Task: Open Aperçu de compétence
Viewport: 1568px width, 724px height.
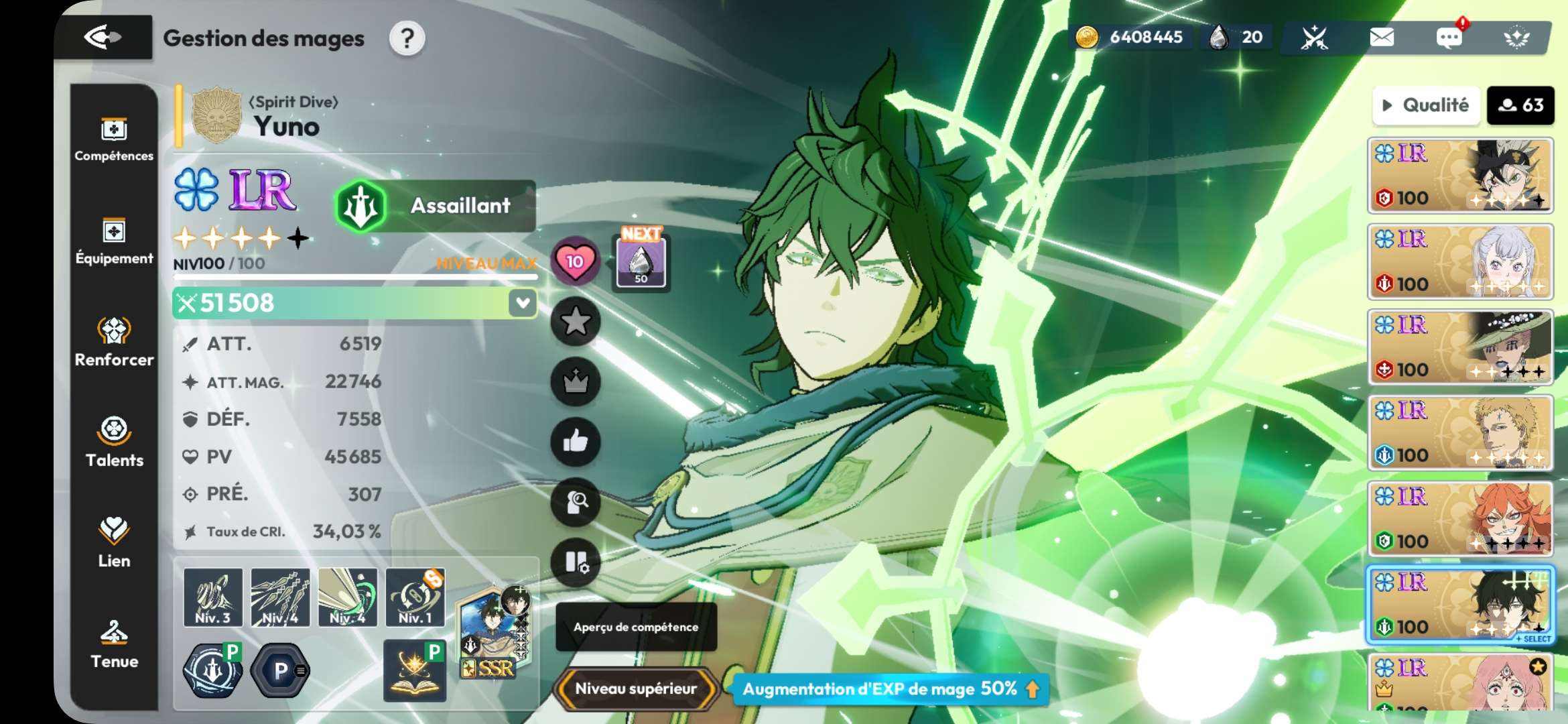Action: [x=636, y=627]
